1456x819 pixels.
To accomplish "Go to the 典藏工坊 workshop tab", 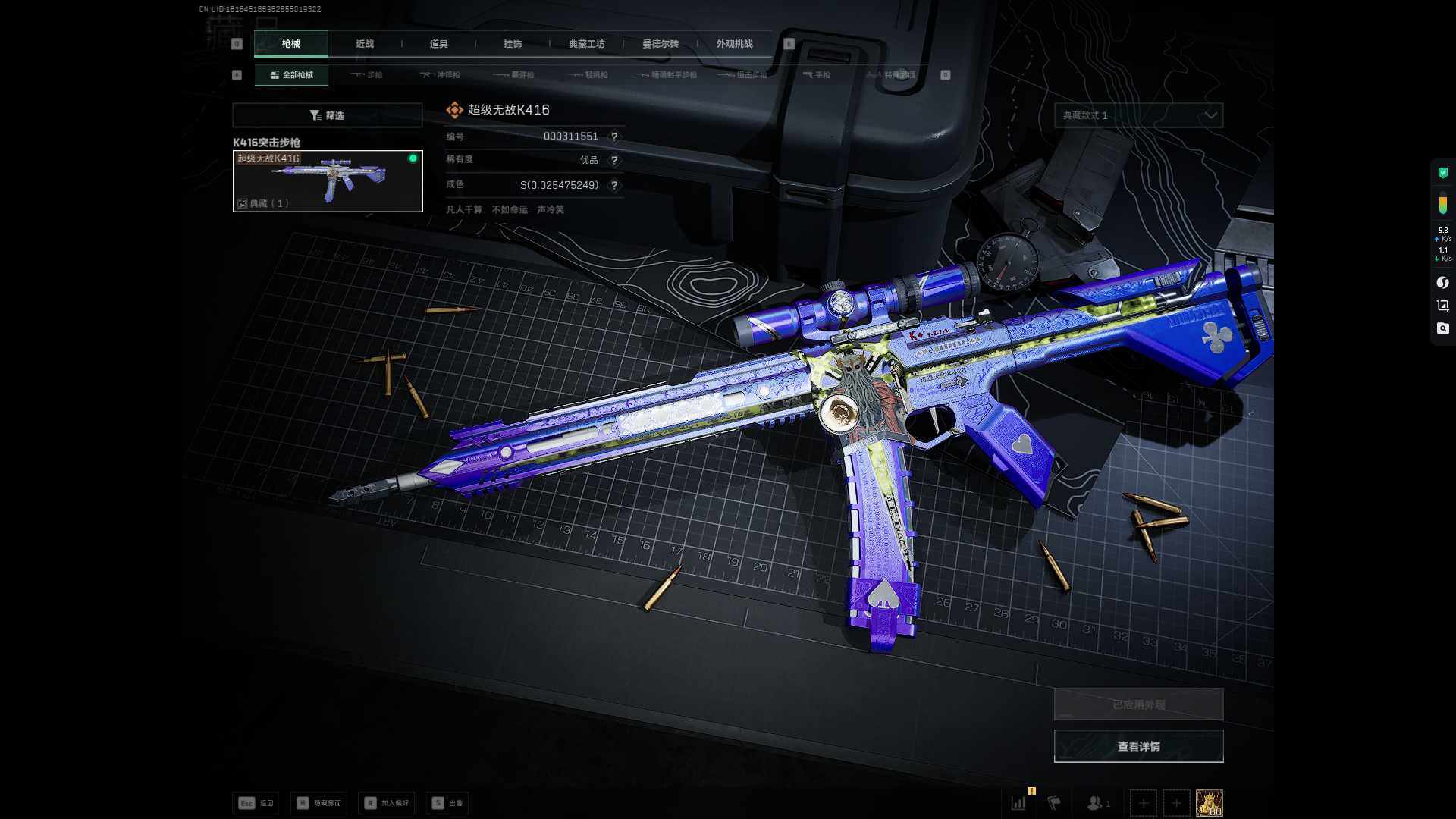I will point(586,44).
